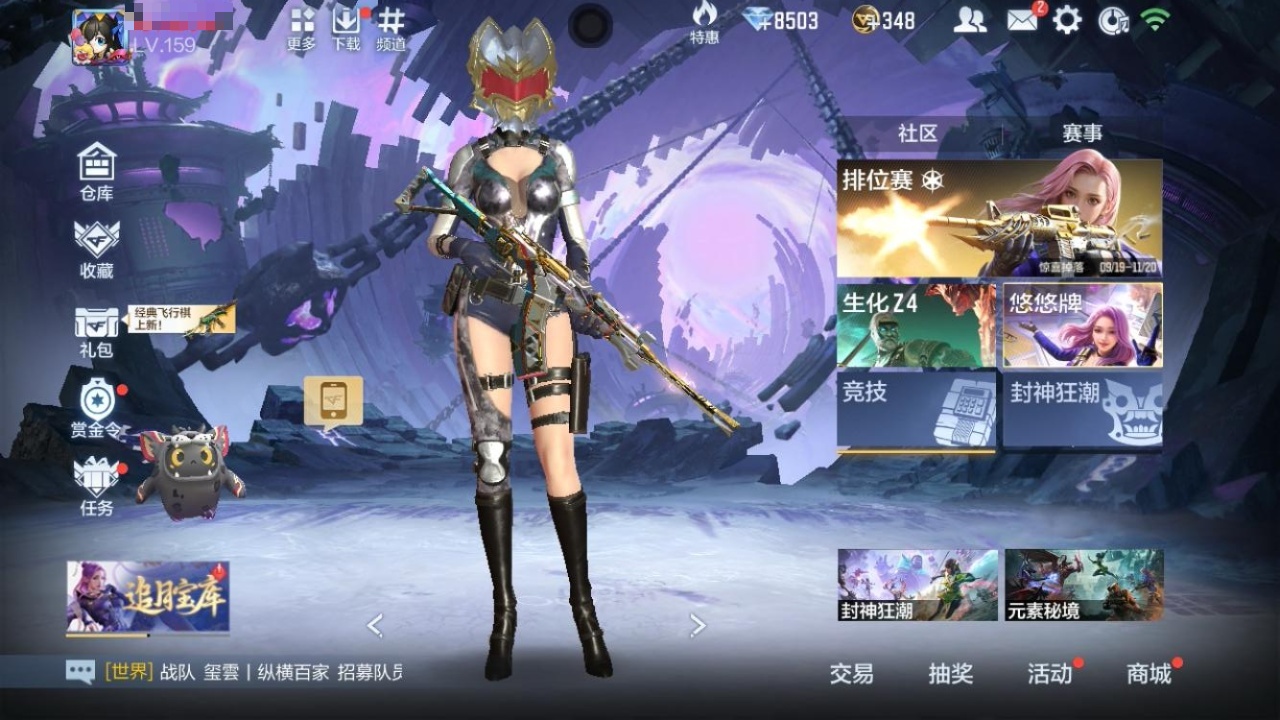1280x720 pixels.
Task: Open the 更多 more options grid
Action: pyautogui.click(x=302, y=29)
